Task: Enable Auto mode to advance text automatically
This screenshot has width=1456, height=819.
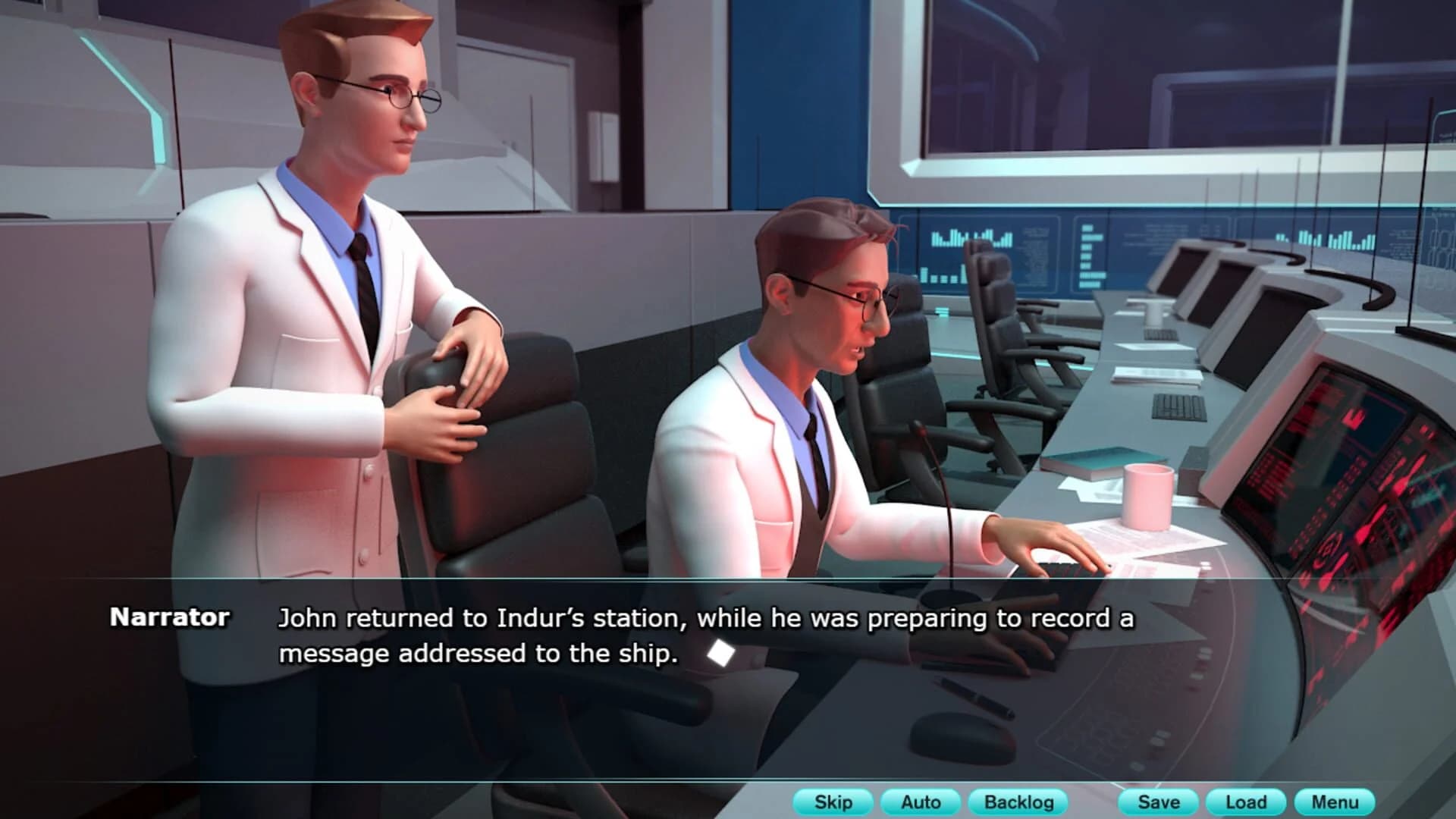Action: tap(921, 801)
